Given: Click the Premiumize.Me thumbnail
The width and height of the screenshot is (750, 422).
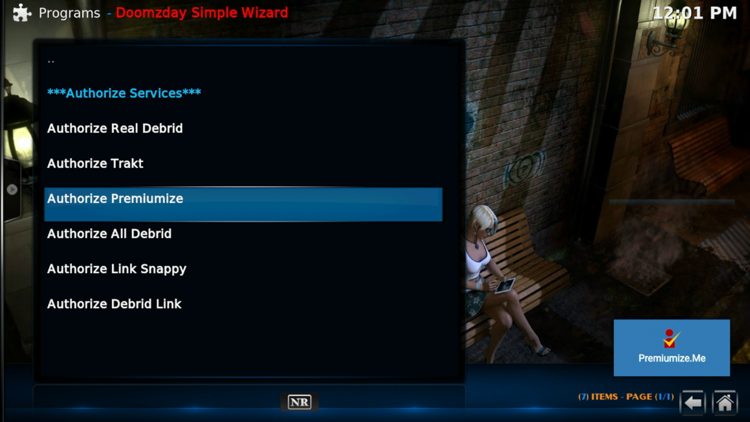Looking at the screenshot, I should click(671, 347).
